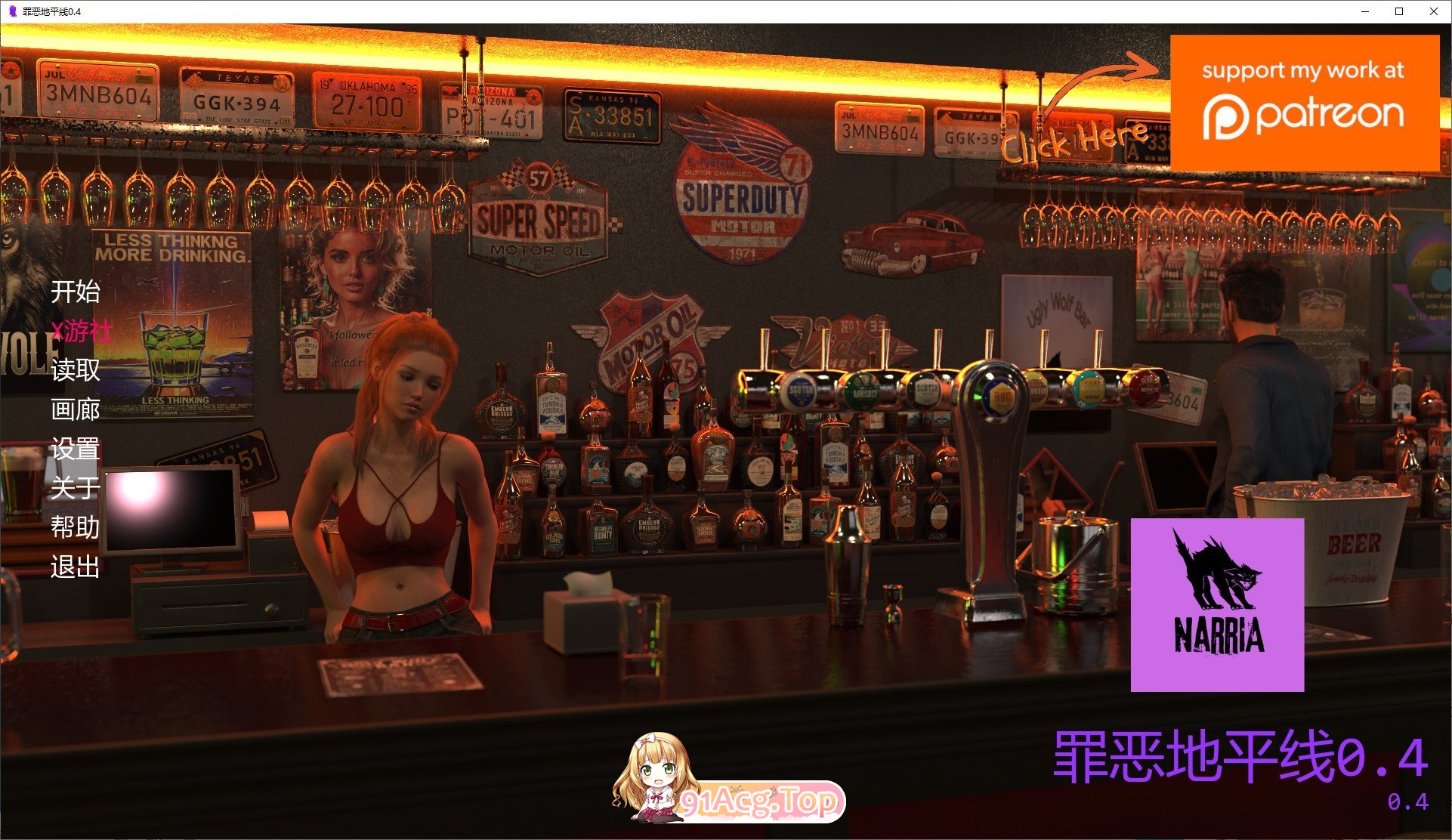Maximize the game window

(1398, 11)
